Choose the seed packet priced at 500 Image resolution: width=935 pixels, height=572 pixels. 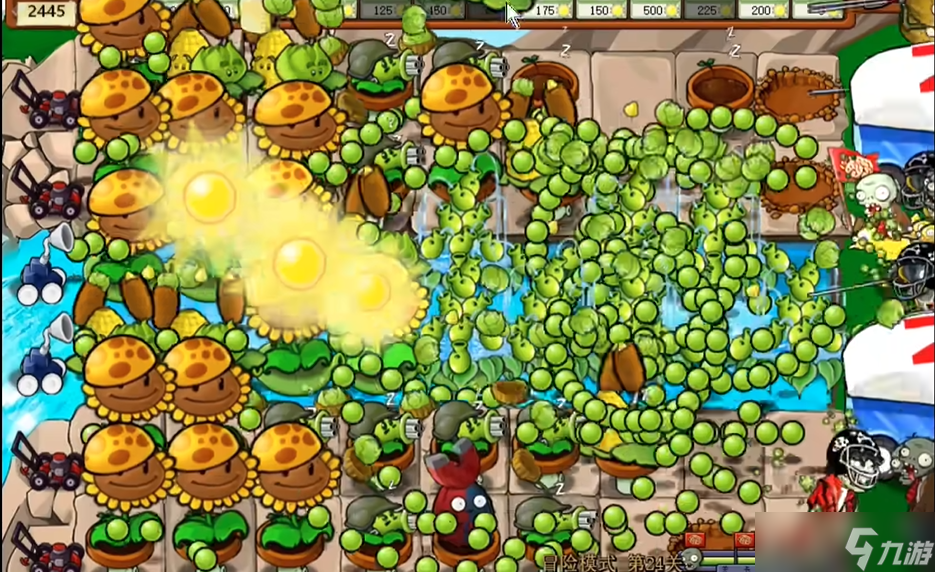(x=658, y=10)
